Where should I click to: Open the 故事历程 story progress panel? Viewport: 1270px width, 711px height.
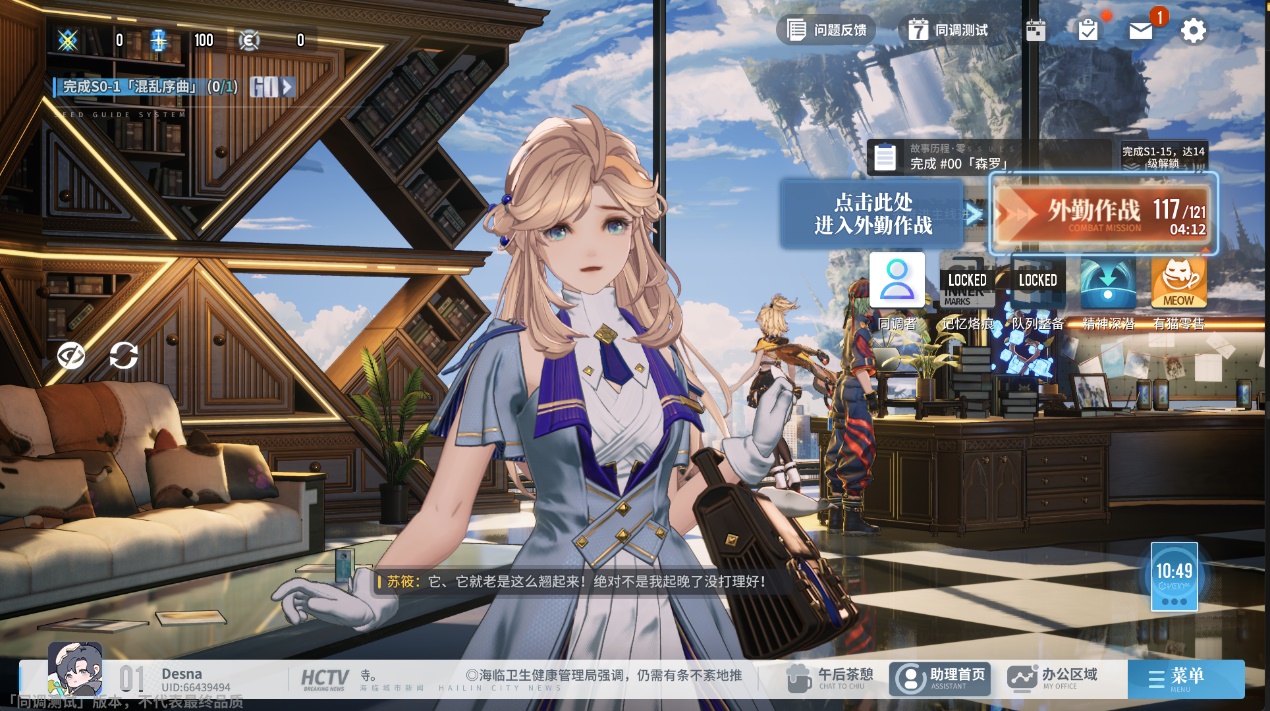tap(988, 157)
